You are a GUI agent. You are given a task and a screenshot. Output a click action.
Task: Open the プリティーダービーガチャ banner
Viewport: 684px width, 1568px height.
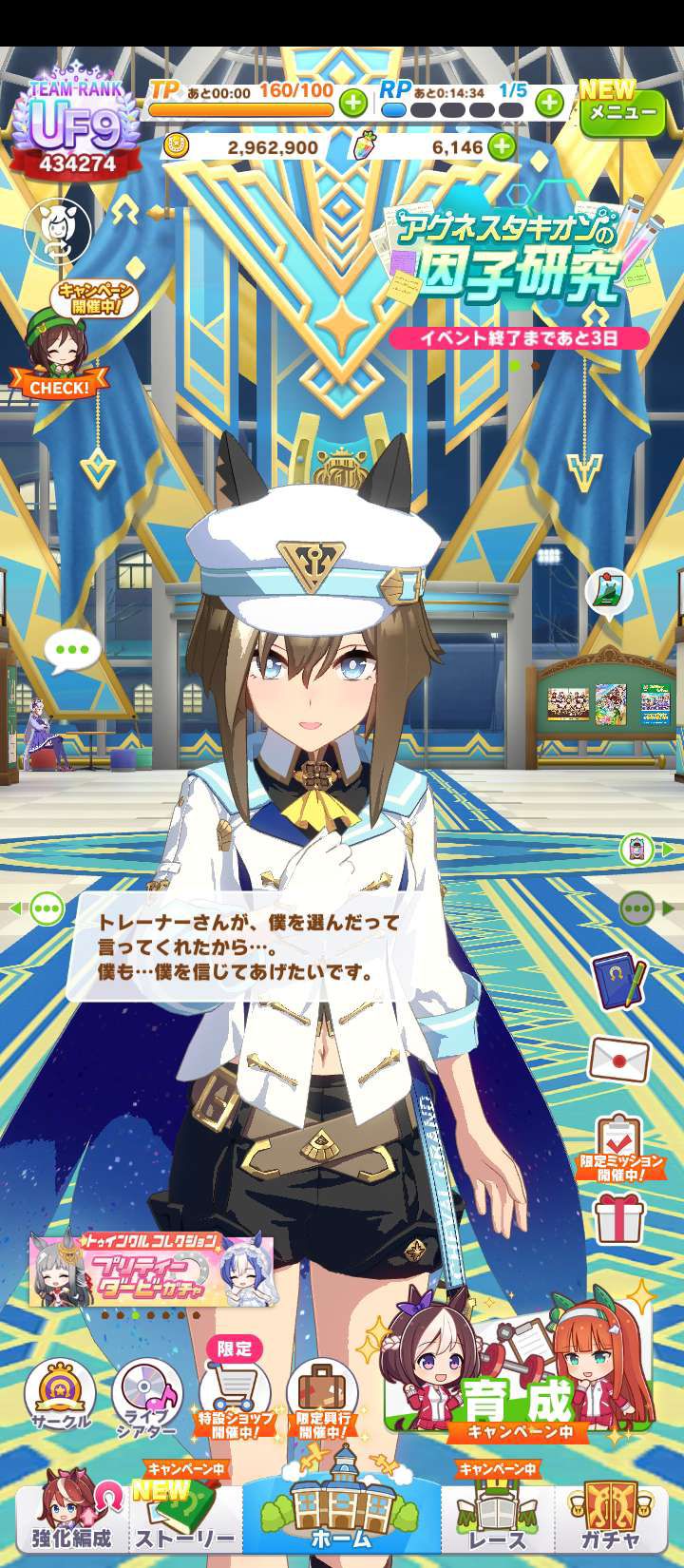click(152, 1270)
